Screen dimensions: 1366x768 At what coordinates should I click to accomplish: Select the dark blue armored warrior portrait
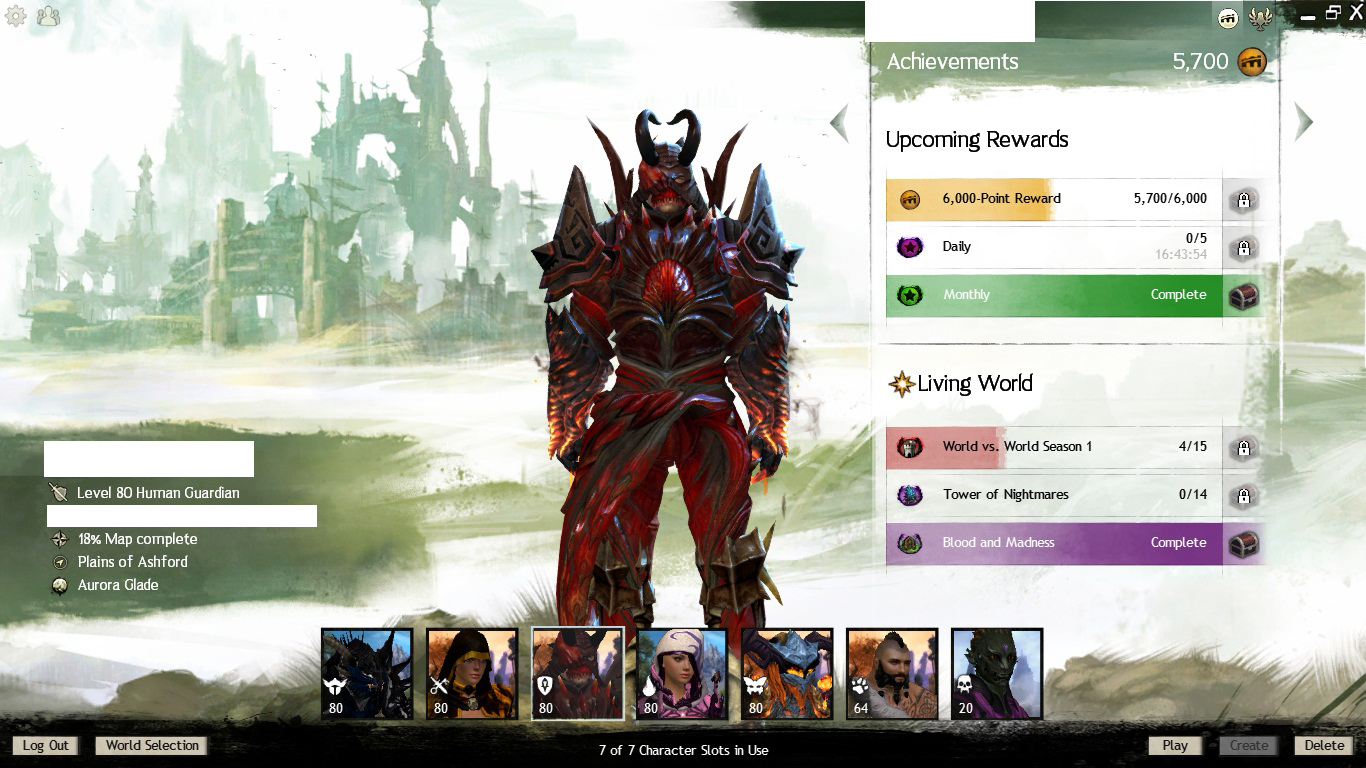point(367,673)
